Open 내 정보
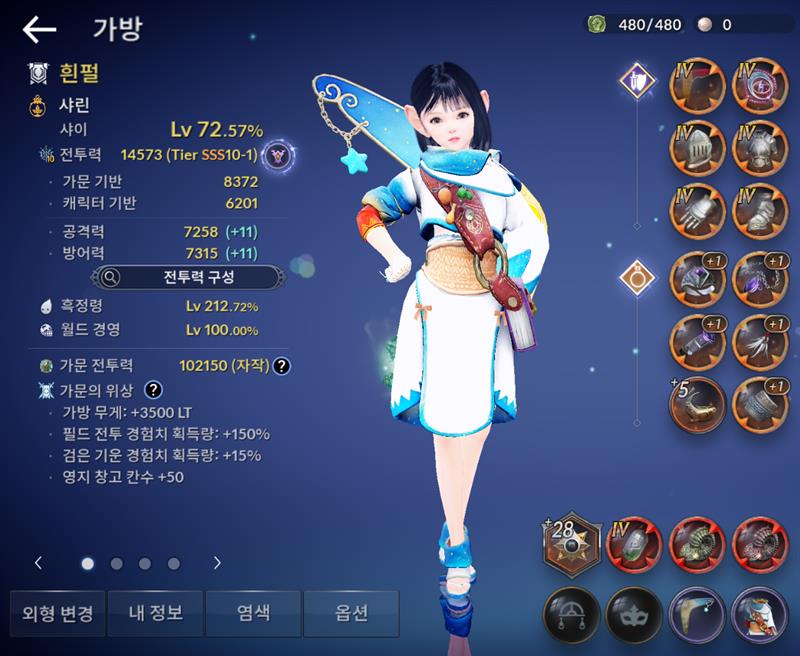Screen dimensions: 800x656 tap(154, 613)
